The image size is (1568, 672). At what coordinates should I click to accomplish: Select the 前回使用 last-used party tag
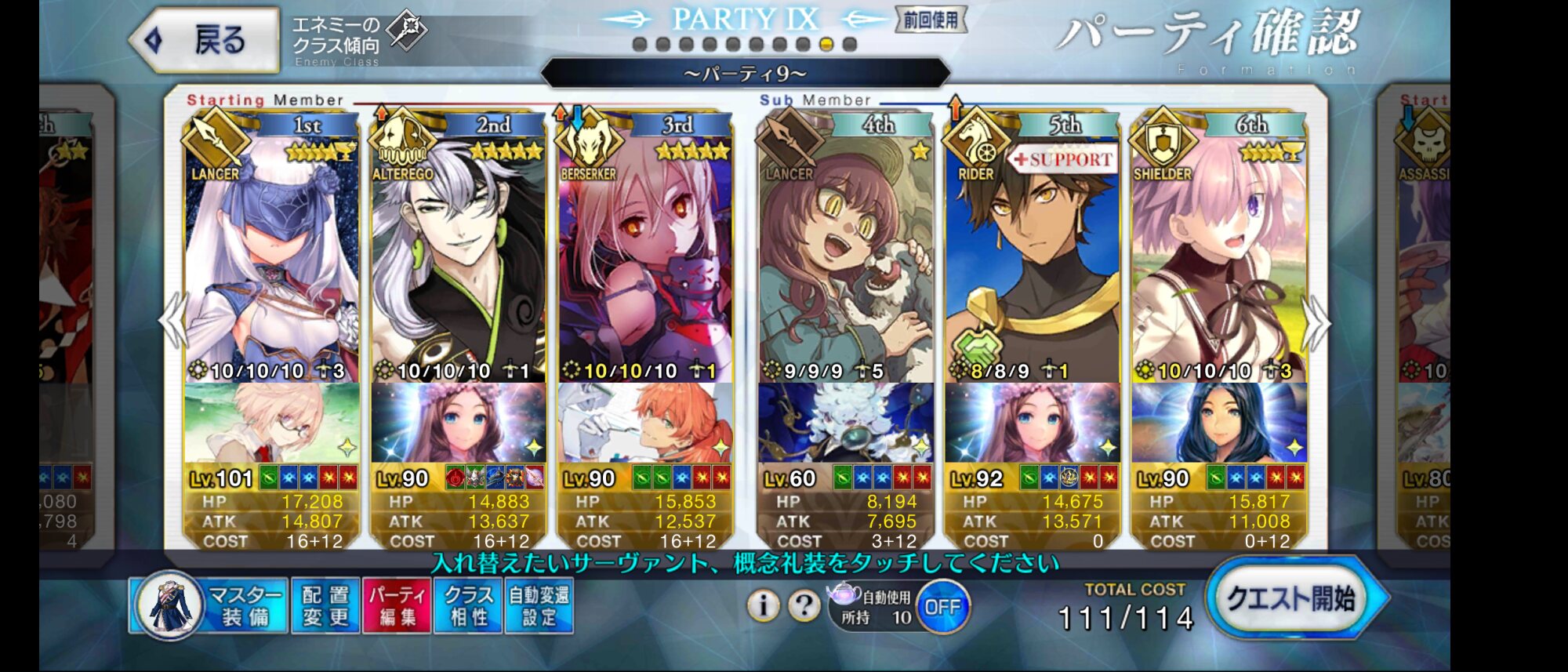point(931,20)
